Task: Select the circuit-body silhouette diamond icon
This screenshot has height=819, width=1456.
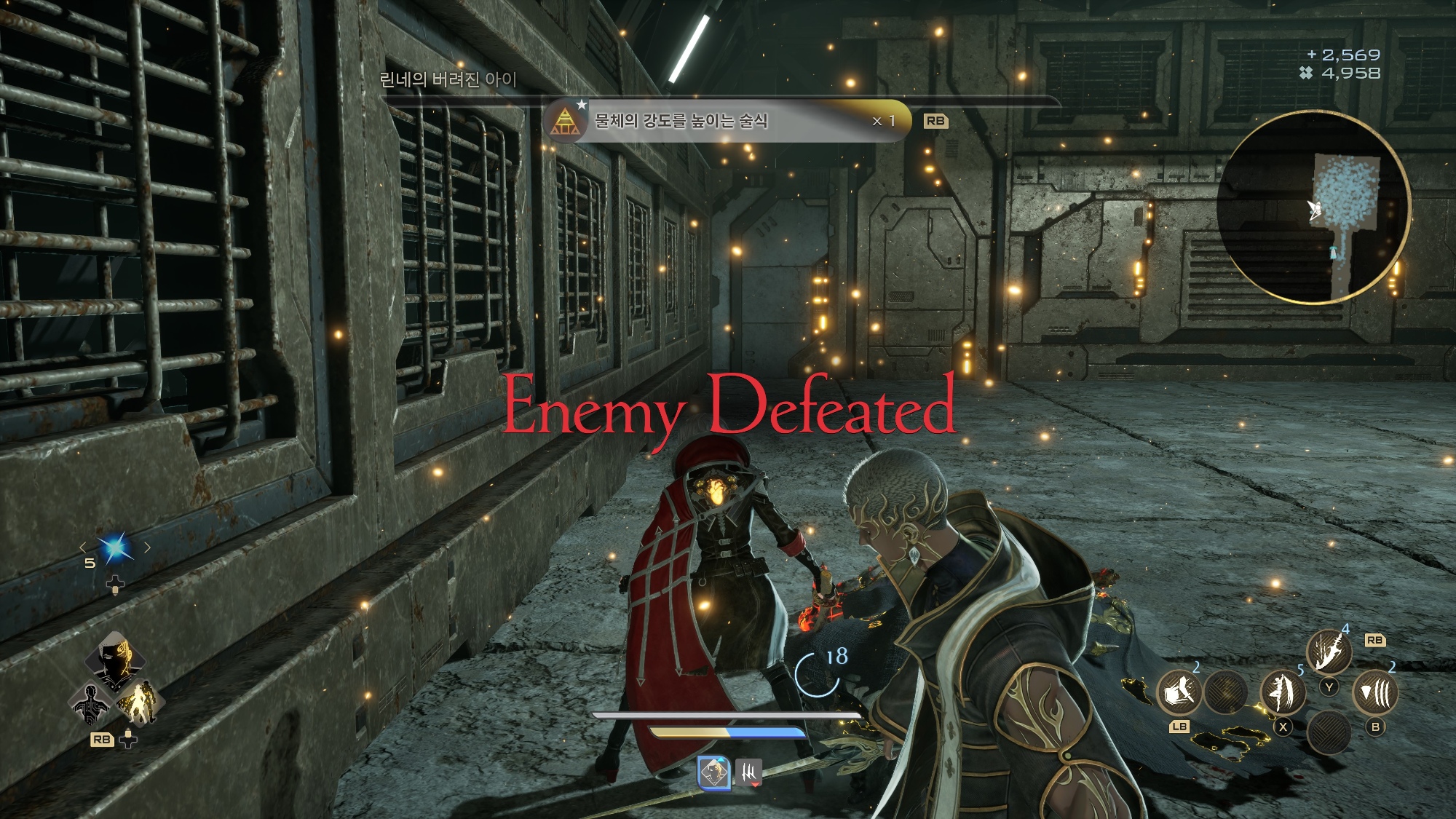Action: point(92,705)
